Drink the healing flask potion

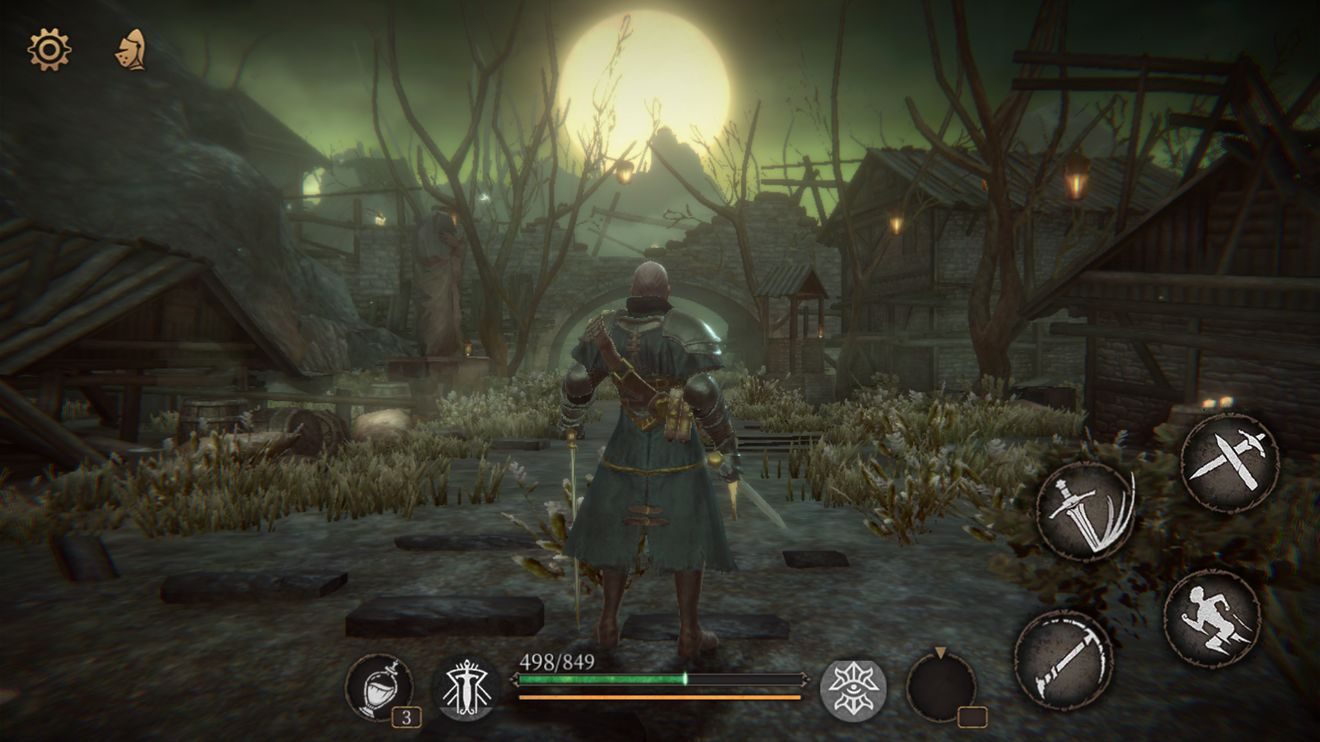coord(379,687)
